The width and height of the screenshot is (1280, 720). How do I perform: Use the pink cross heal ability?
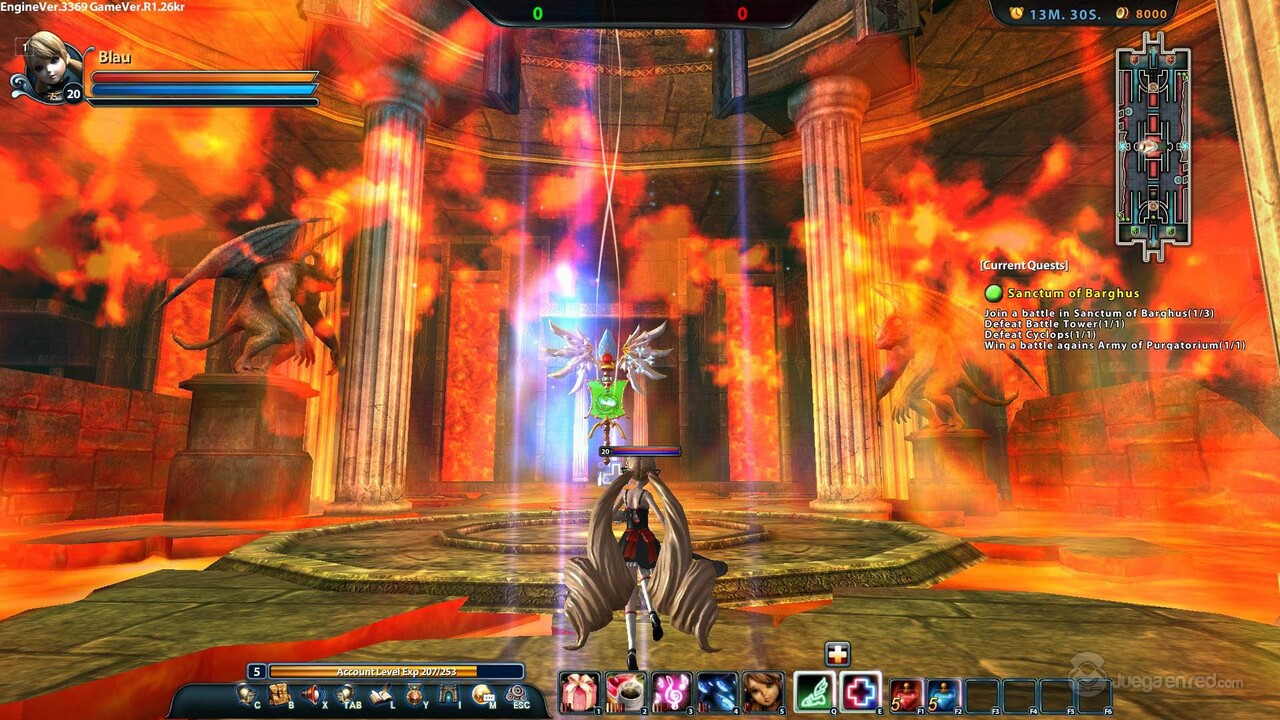860,691
